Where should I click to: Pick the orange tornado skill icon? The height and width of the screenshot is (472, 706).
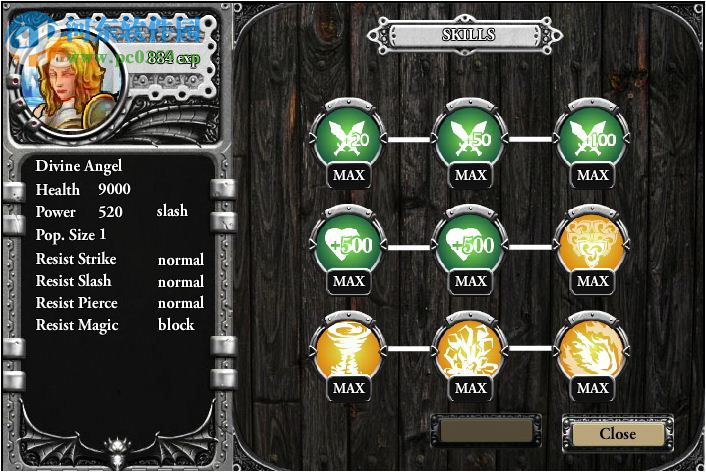tap(348, 352)
